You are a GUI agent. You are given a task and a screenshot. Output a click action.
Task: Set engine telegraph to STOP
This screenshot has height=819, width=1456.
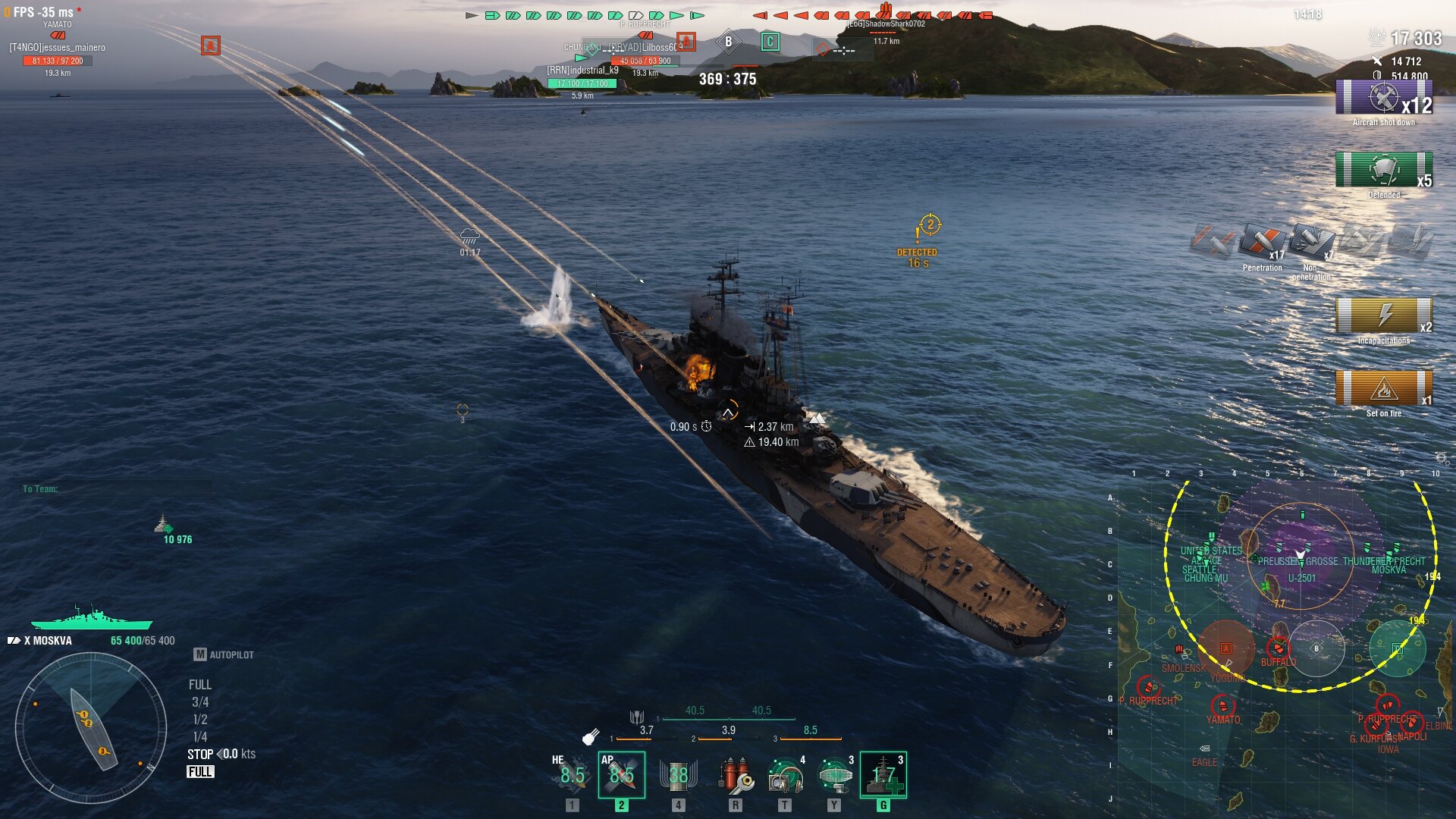click(x=200, y=755)
